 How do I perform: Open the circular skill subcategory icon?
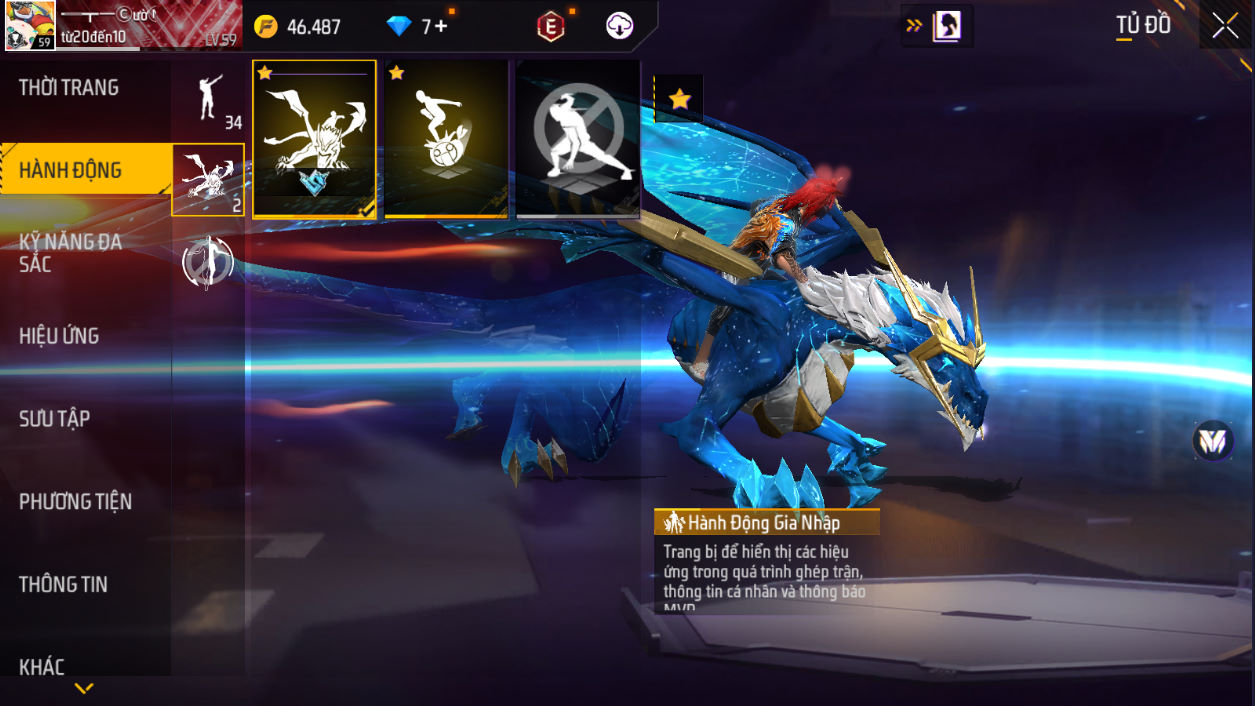coord(208,262)
